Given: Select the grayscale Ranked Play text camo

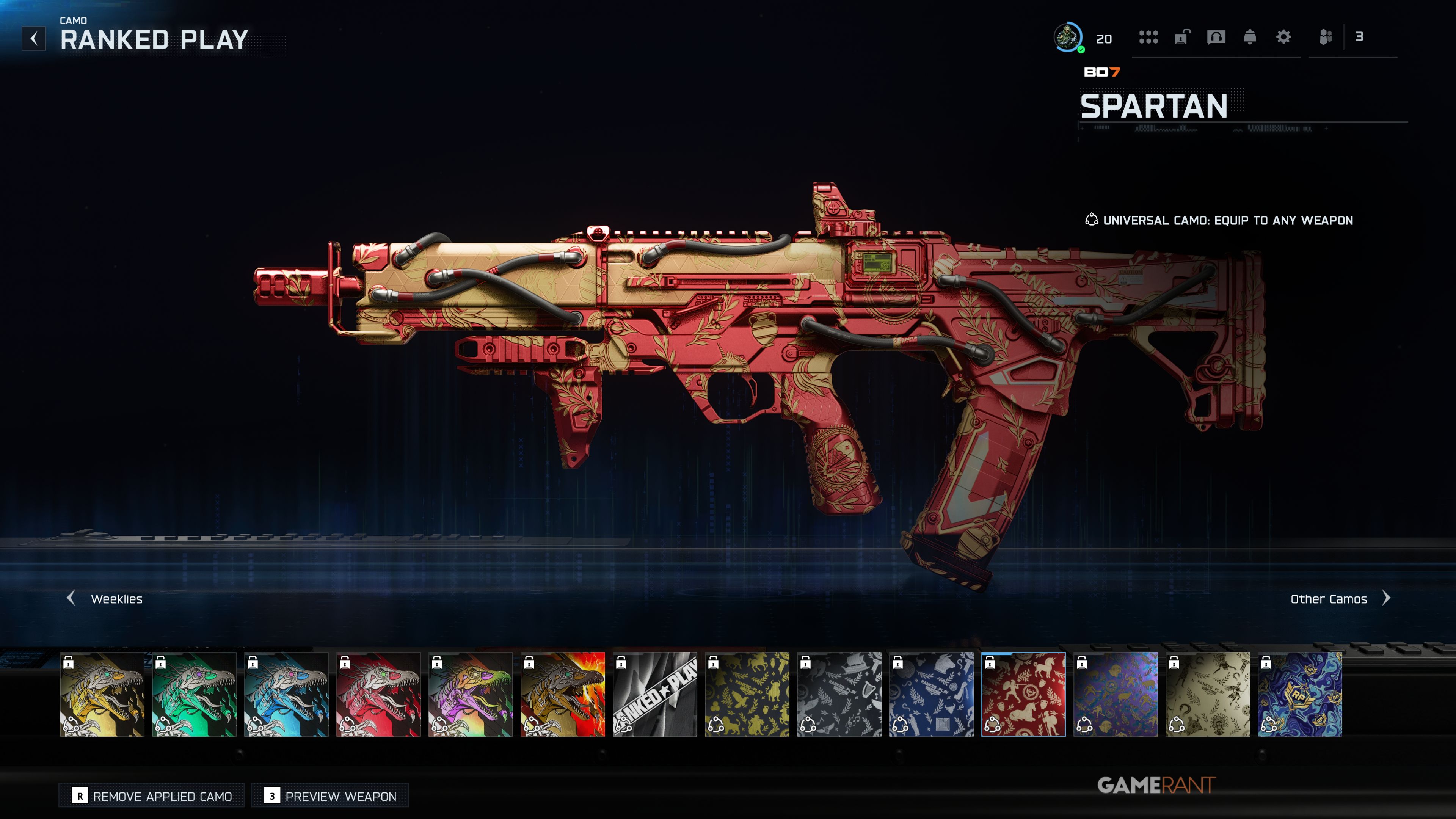Looking at the screenshot, I should pyautogui.click(x=654, y=694).
